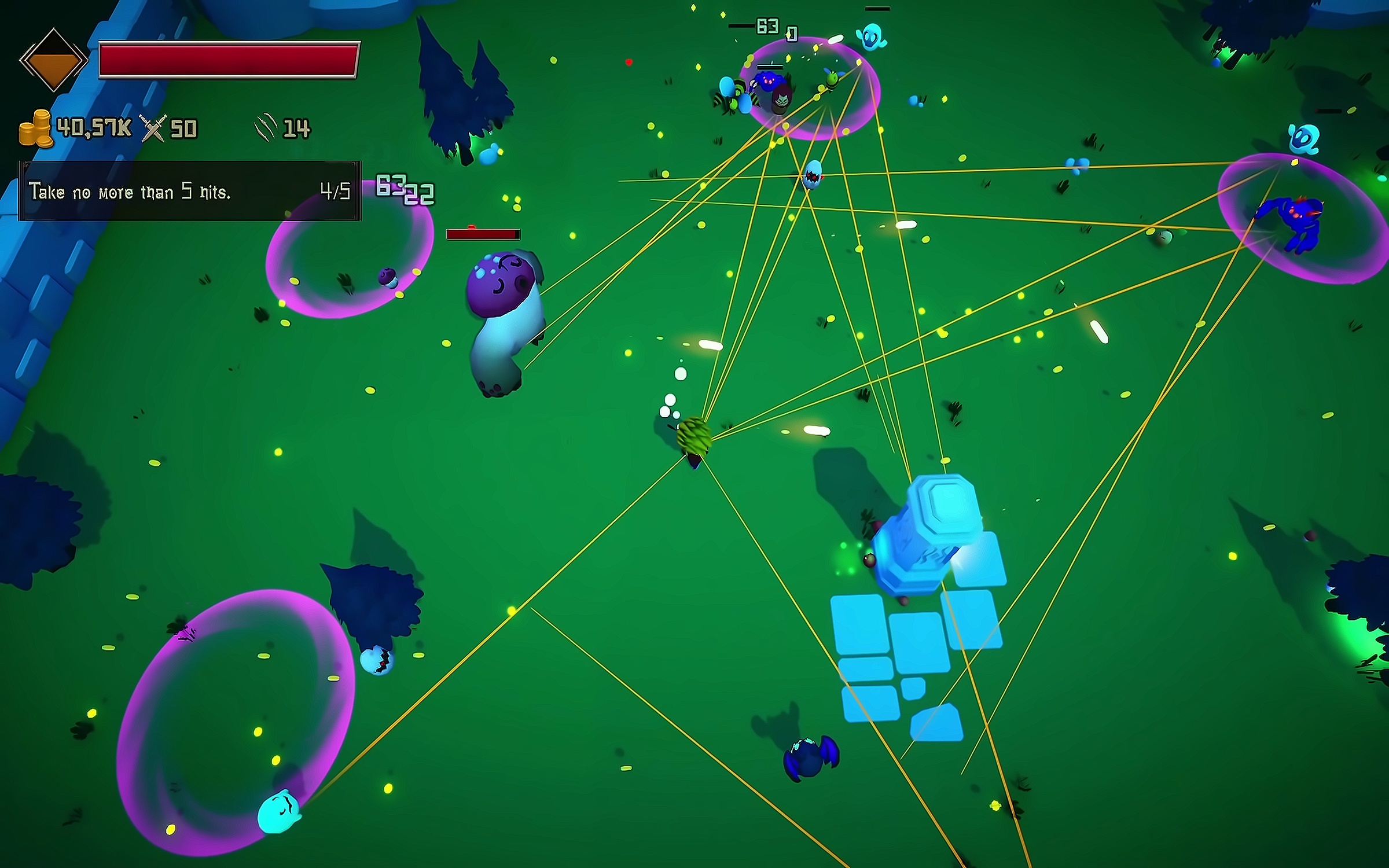Click the crossed swords icon
The width and height of the screenshot is (1389, 868).
pos(153,128)
